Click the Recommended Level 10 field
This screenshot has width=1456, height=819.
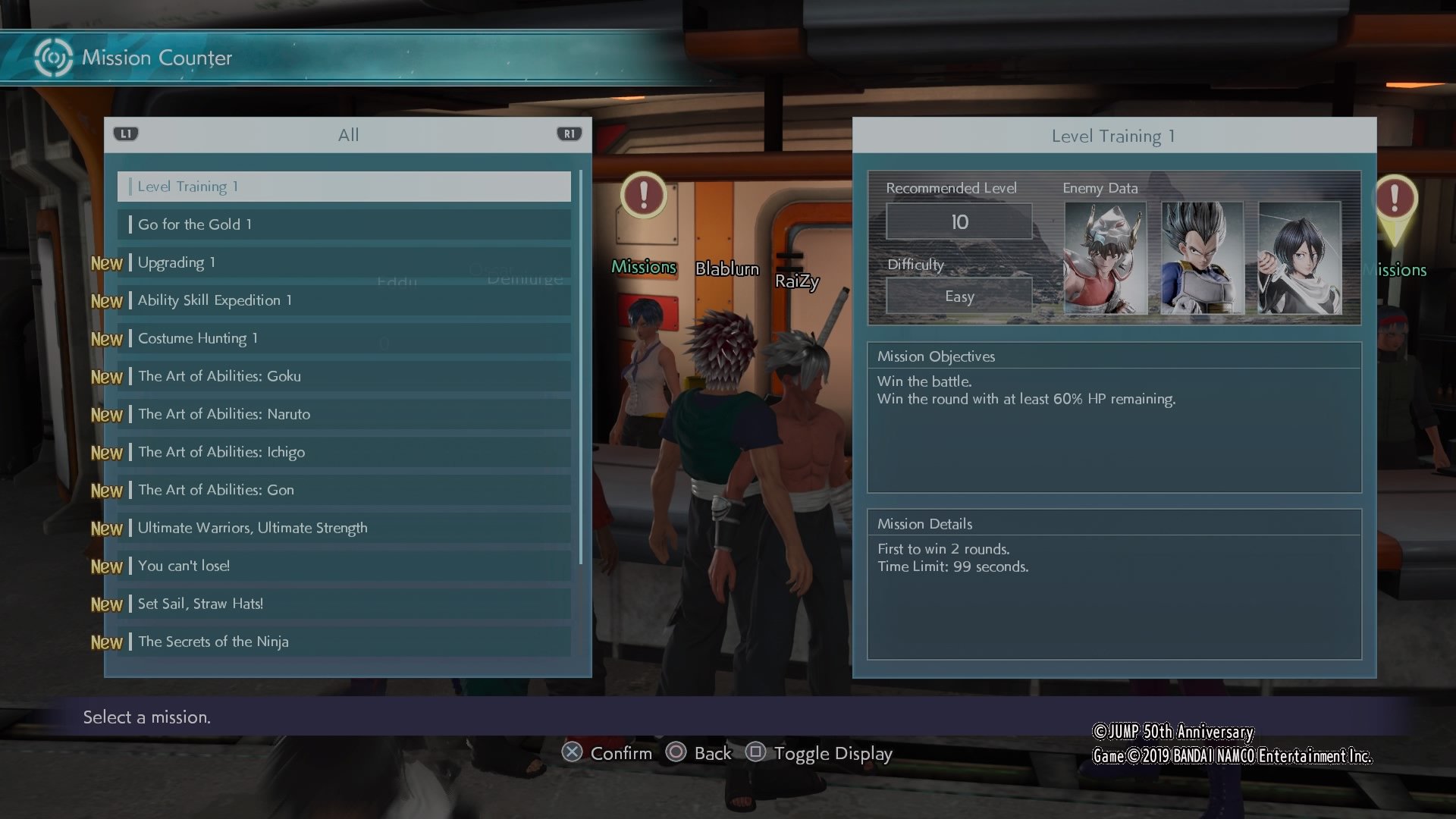(959, 221)
